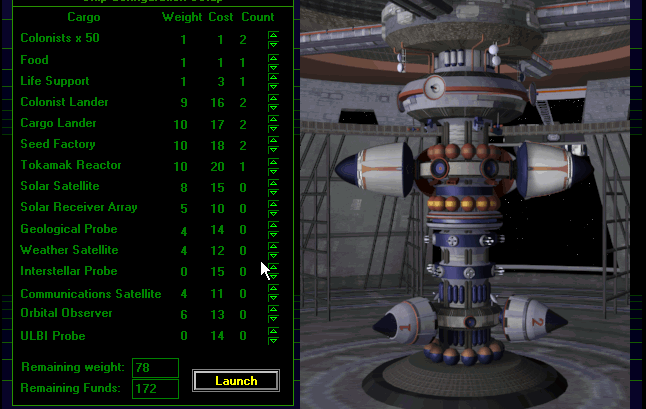Increase the Geological Probe count

point(273,224)
